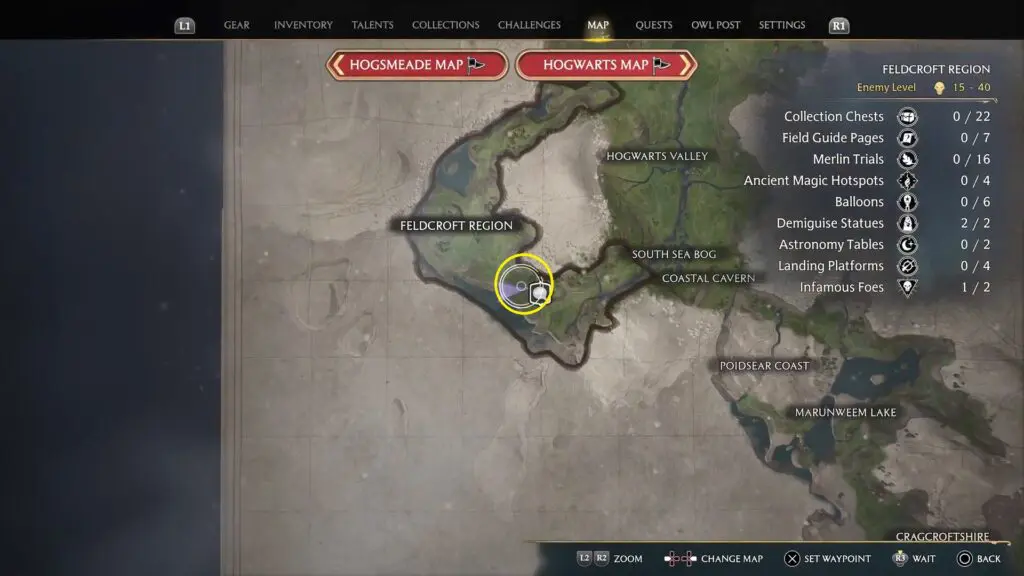Image resolution: width=1024 pixels, height=576 pixels.
Task: Open the Gear tab
Action: pyautogui.click(x=237, y=25)
